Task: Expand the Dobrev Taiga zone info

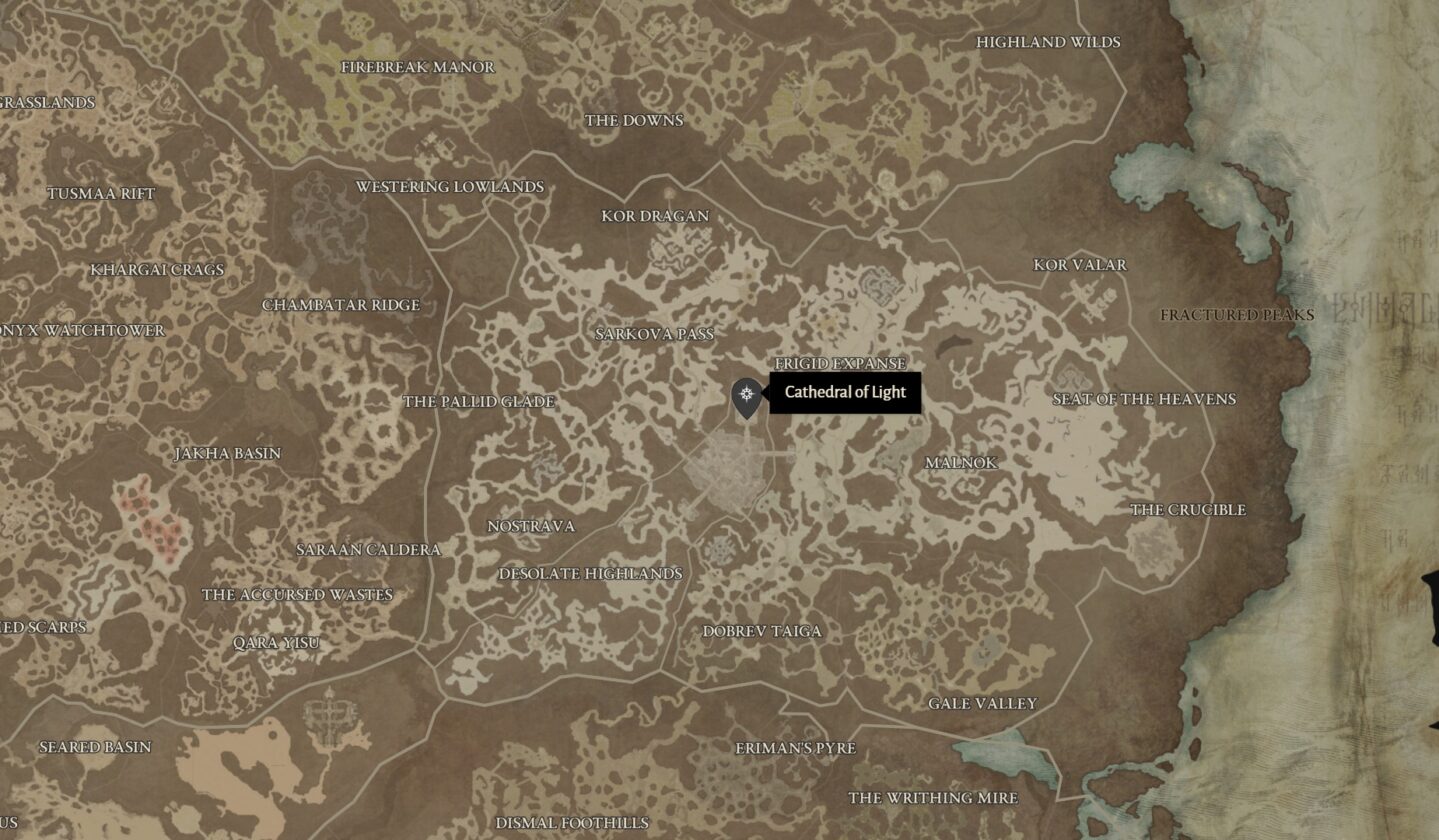Action: pyautogui.click(x=763, y=632)
